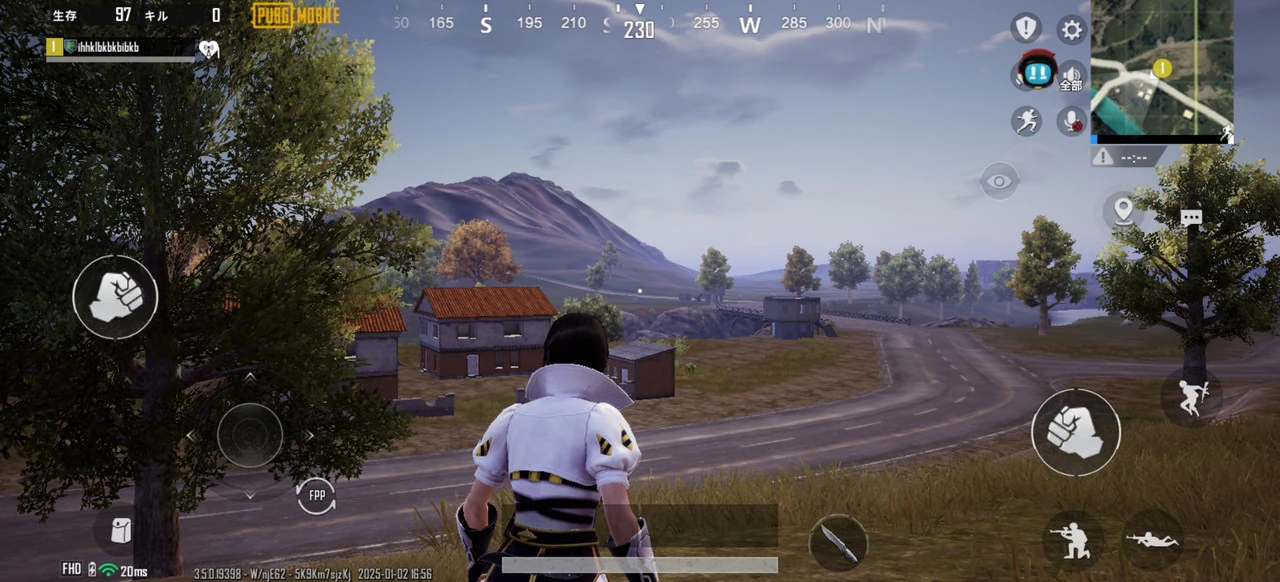The width and height of the screenshot is (1280, 582).
Task: Place a map location marker pin
Action: click(x=1123, y=210)
